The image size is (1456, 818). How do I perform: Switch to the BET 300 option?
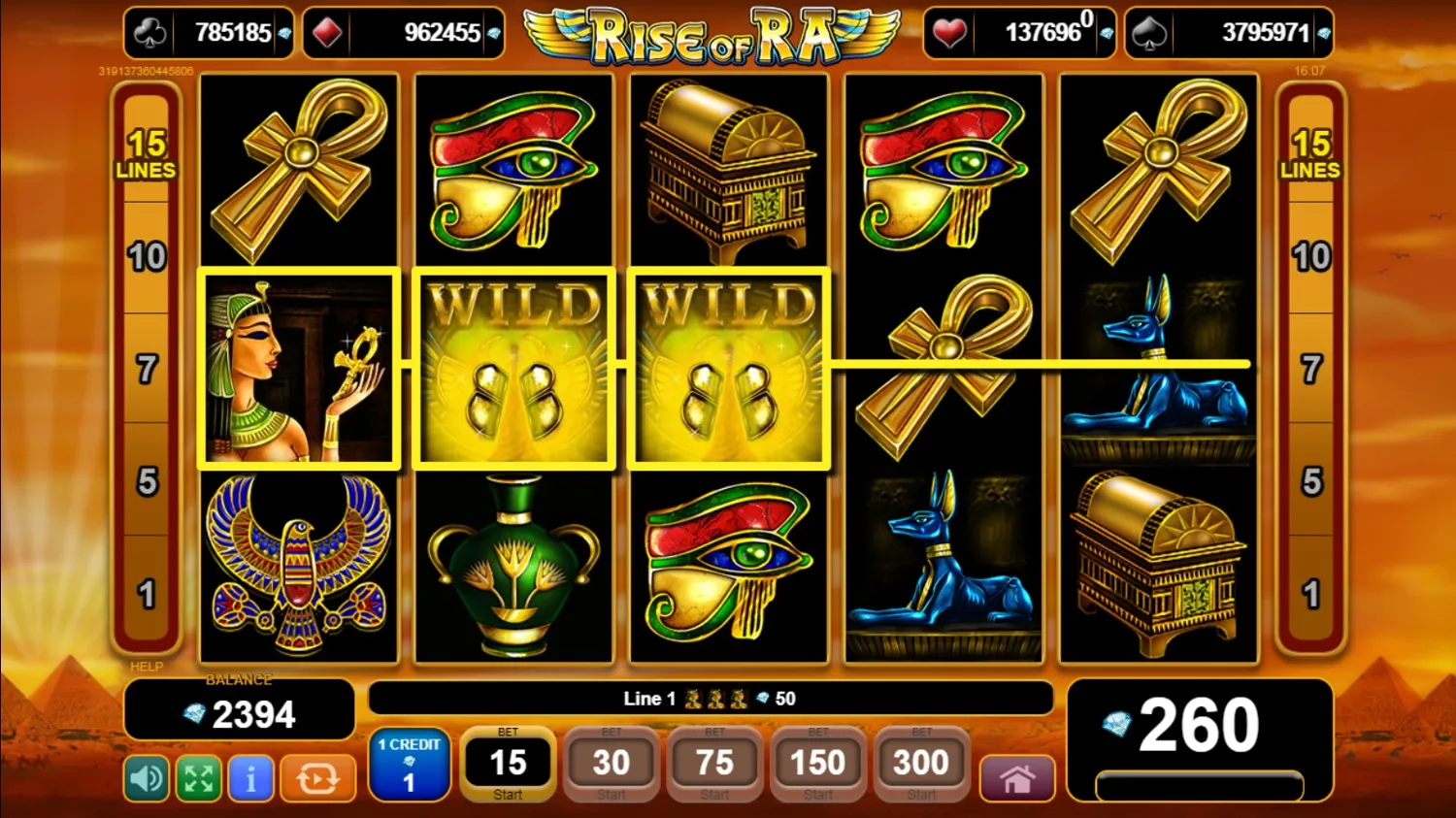click(x=920, y=764)
